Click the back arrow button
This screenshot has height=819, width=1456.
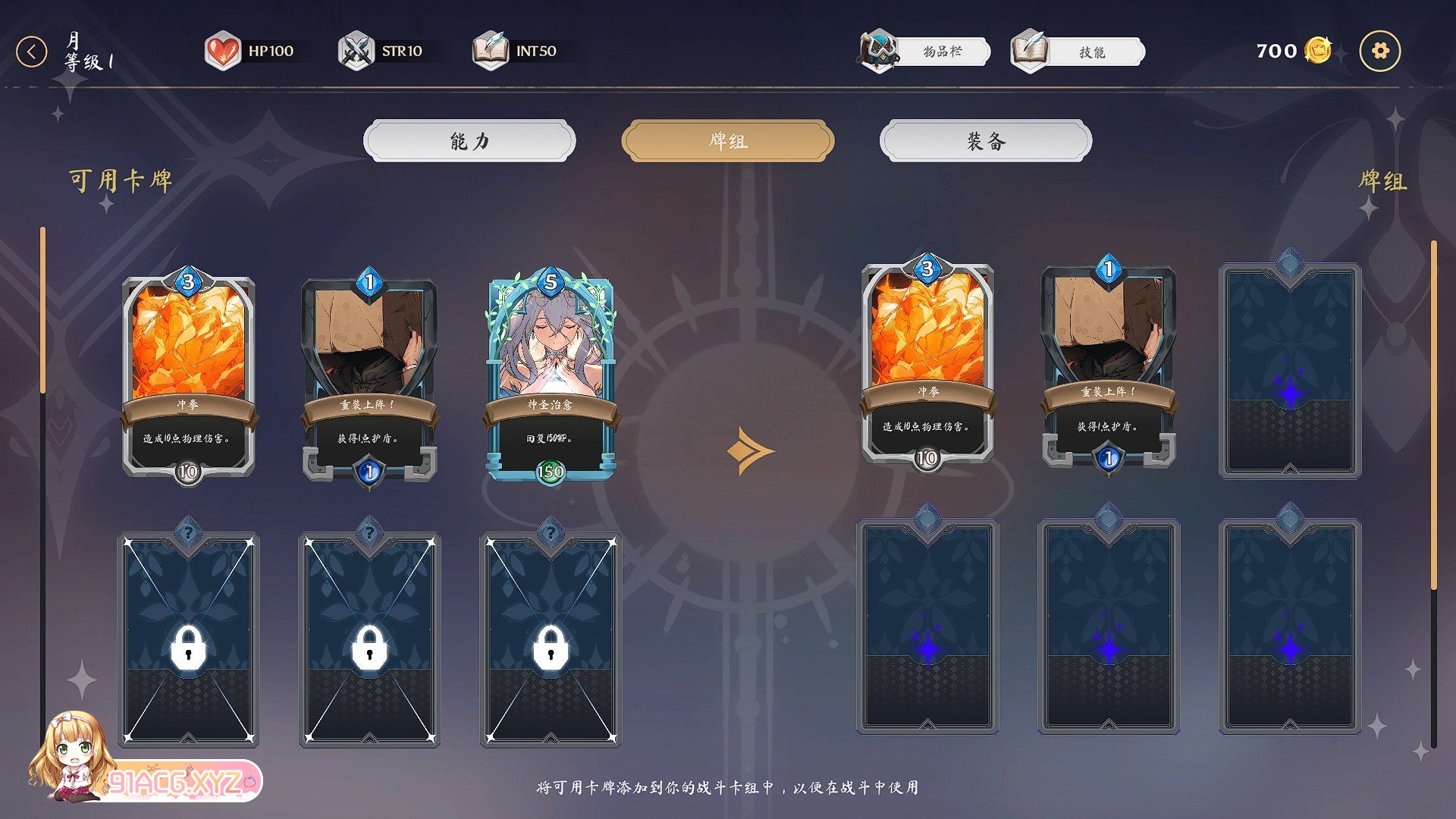(31, 50)
